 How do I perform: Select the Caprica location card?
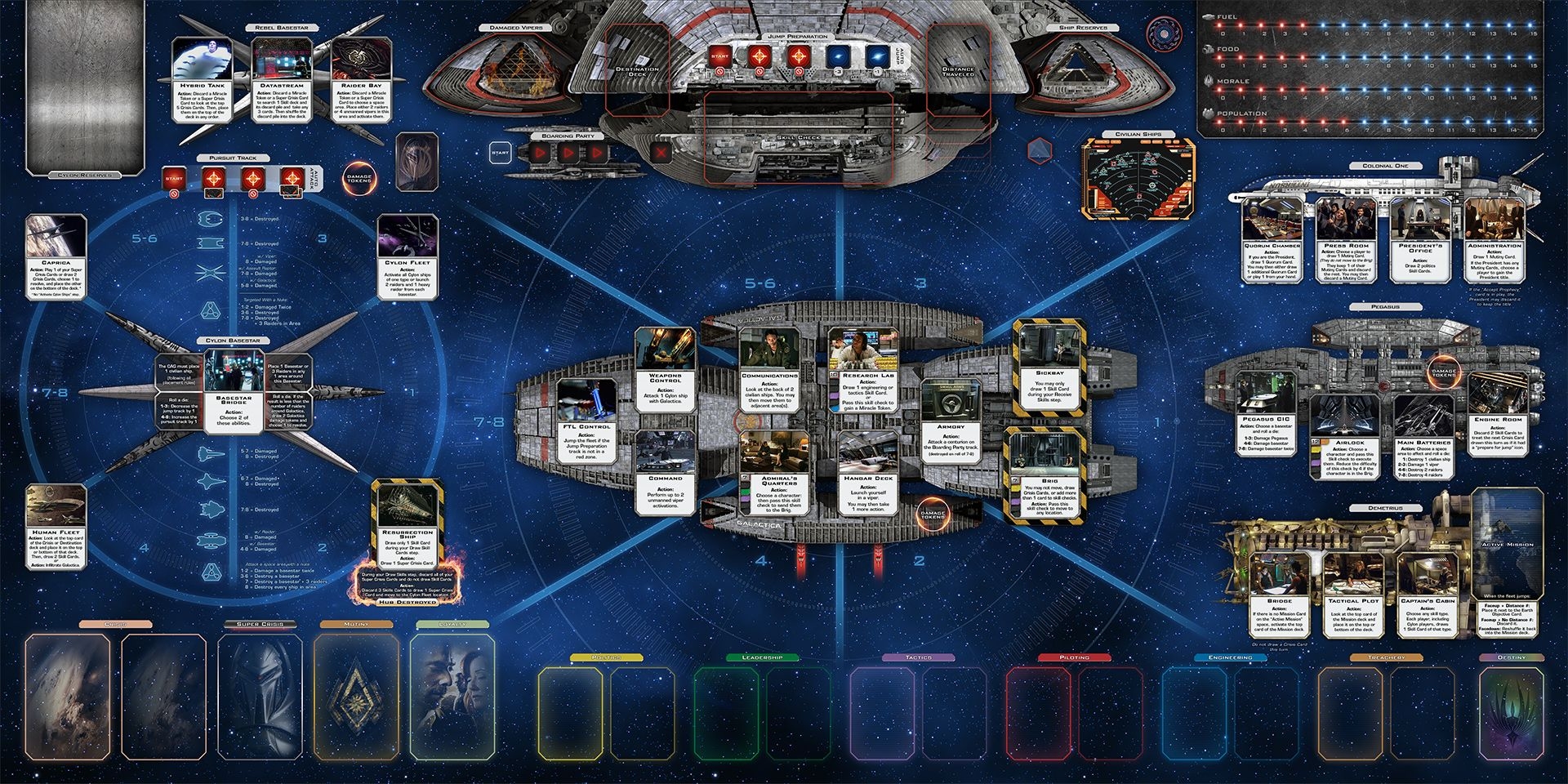tap(56, 256)
